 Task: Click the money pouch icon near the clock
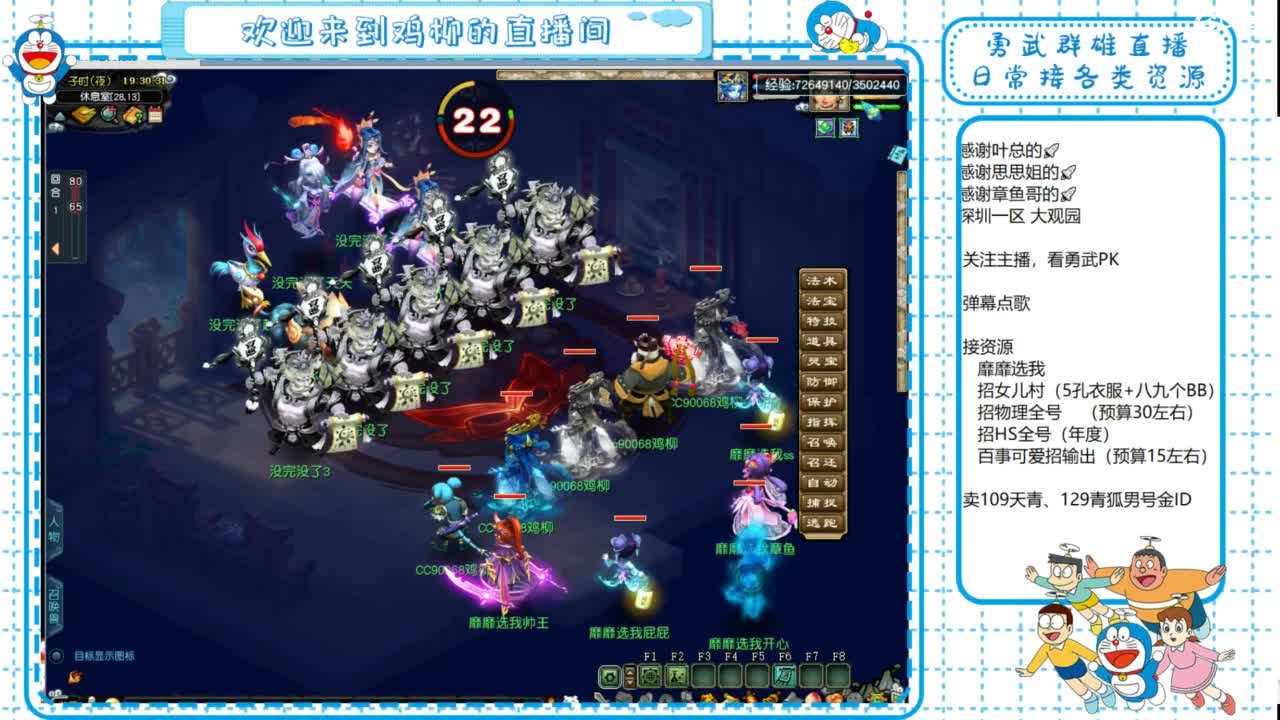pos(83,115)
